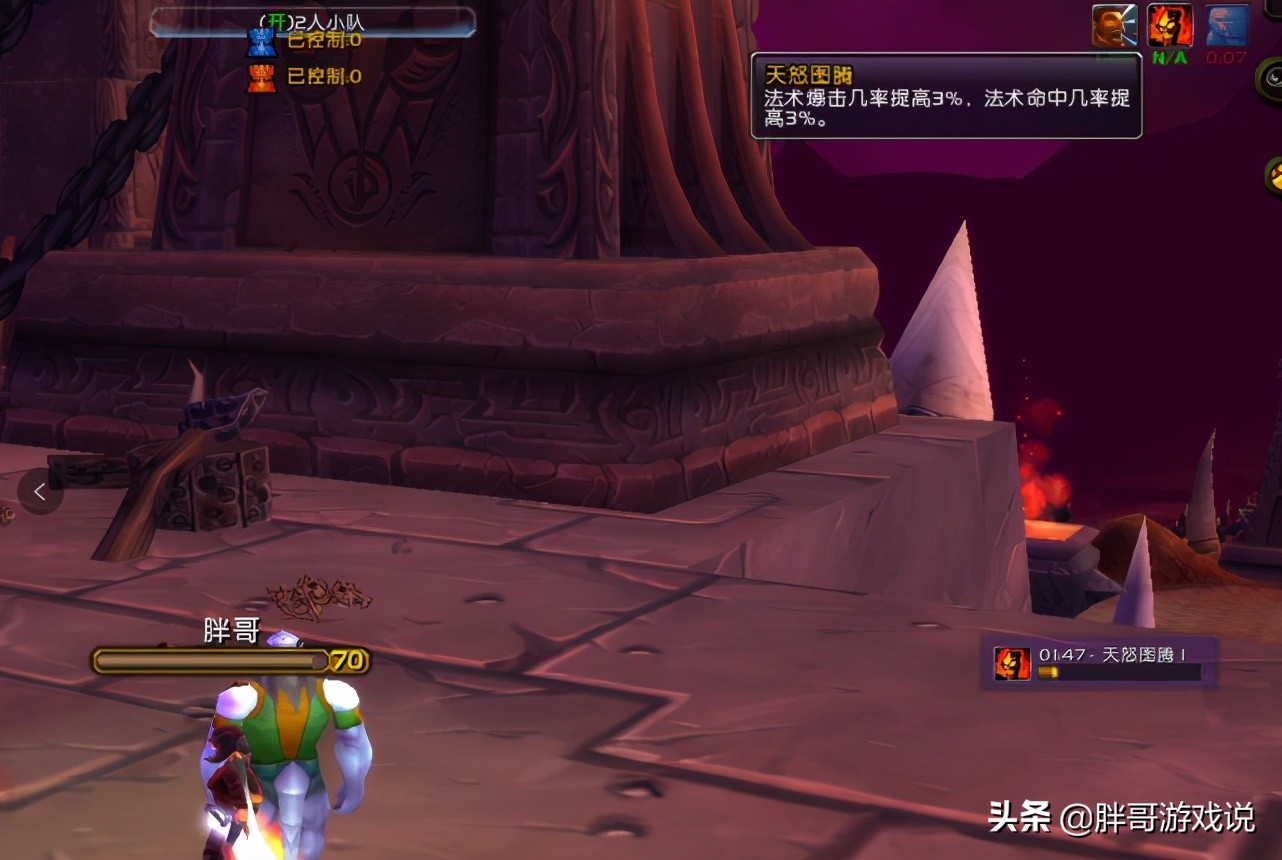
Task: Toggle the N/A buff timer display
Action: tap(1168, 57)
